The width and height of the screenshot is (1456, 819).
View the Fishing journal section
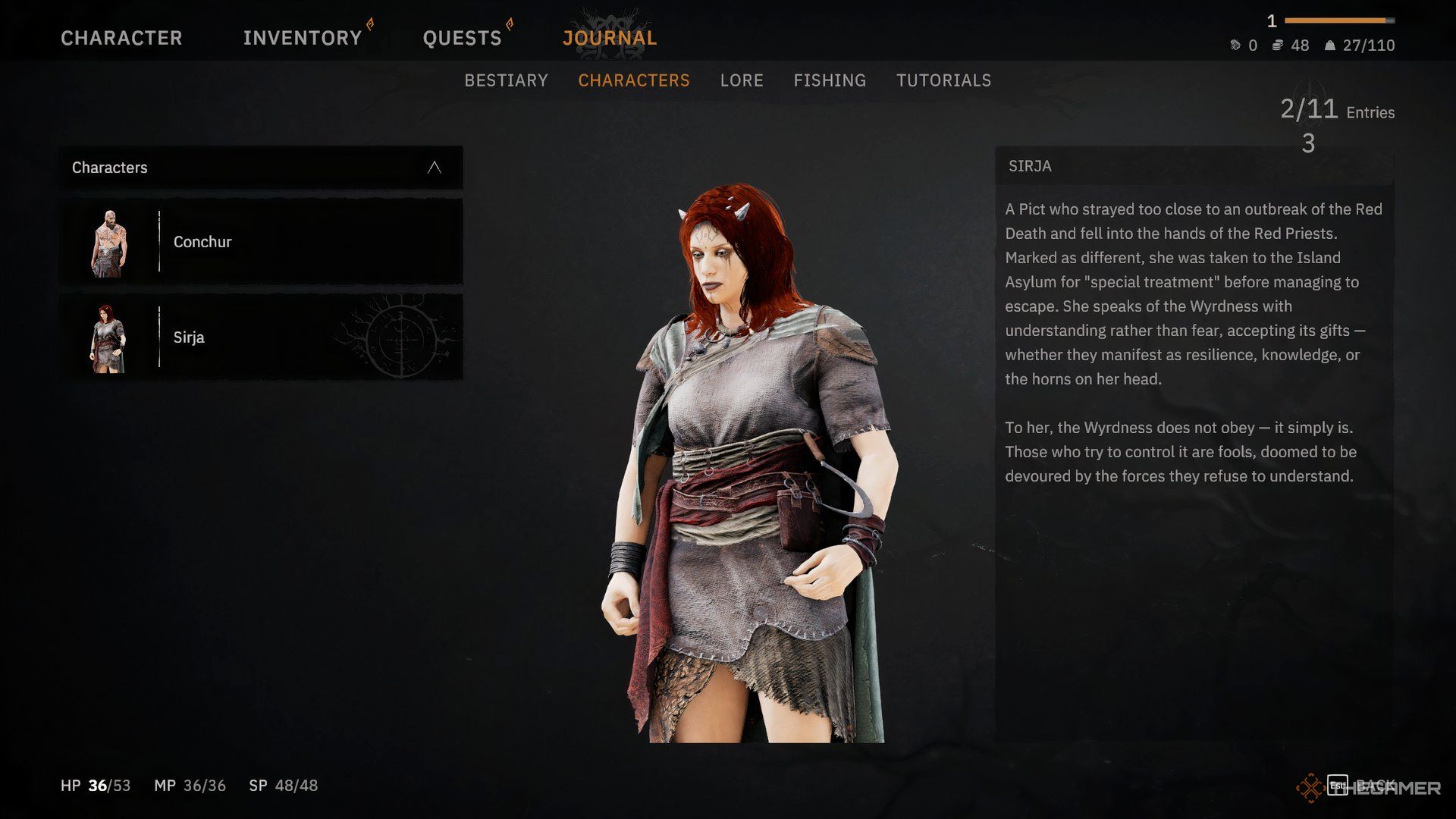[x=830, y=80]
